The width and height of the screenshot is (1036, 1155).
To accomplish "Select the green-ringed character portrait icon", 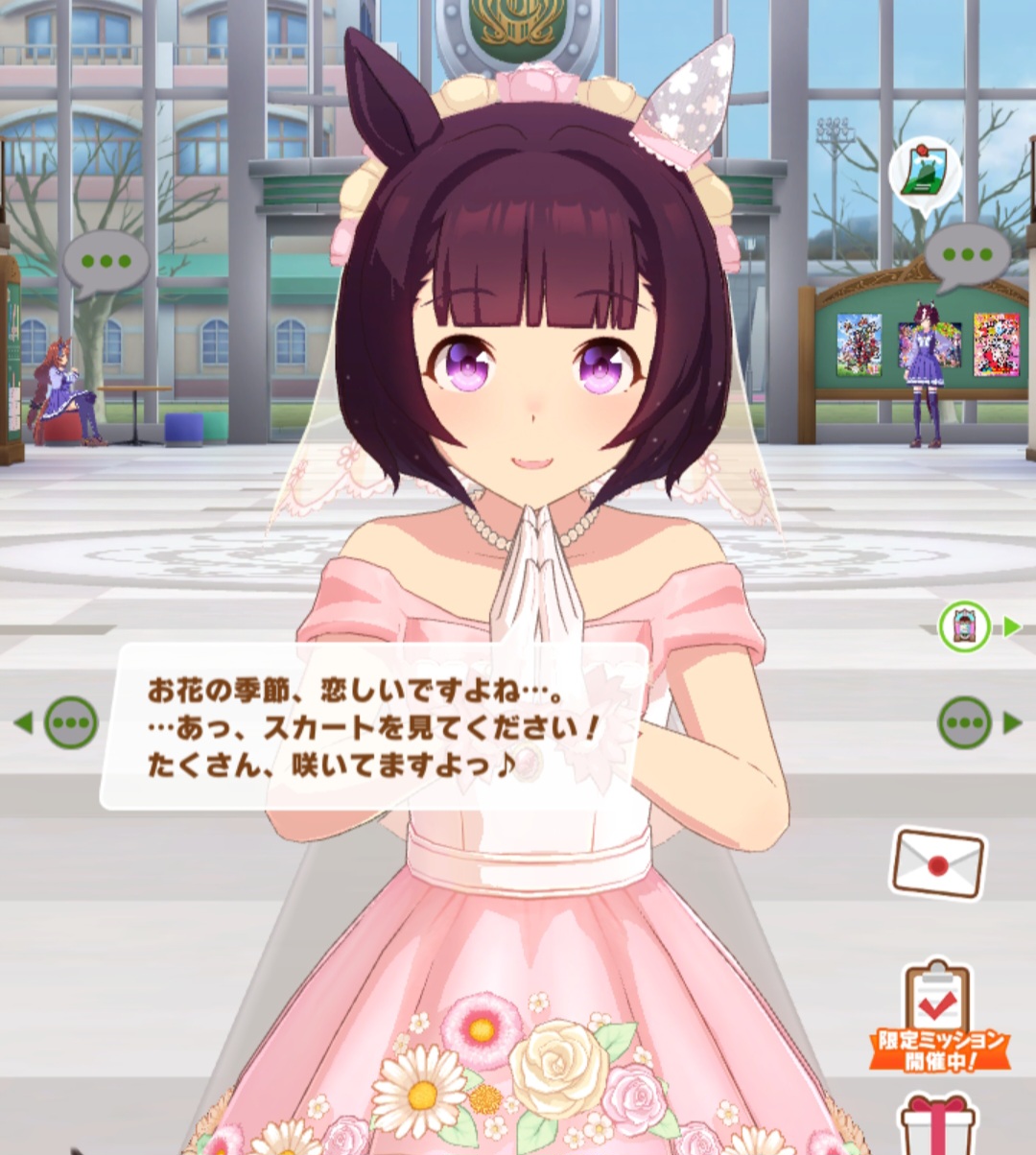I will pyautogui.click(x=964, y=626).
